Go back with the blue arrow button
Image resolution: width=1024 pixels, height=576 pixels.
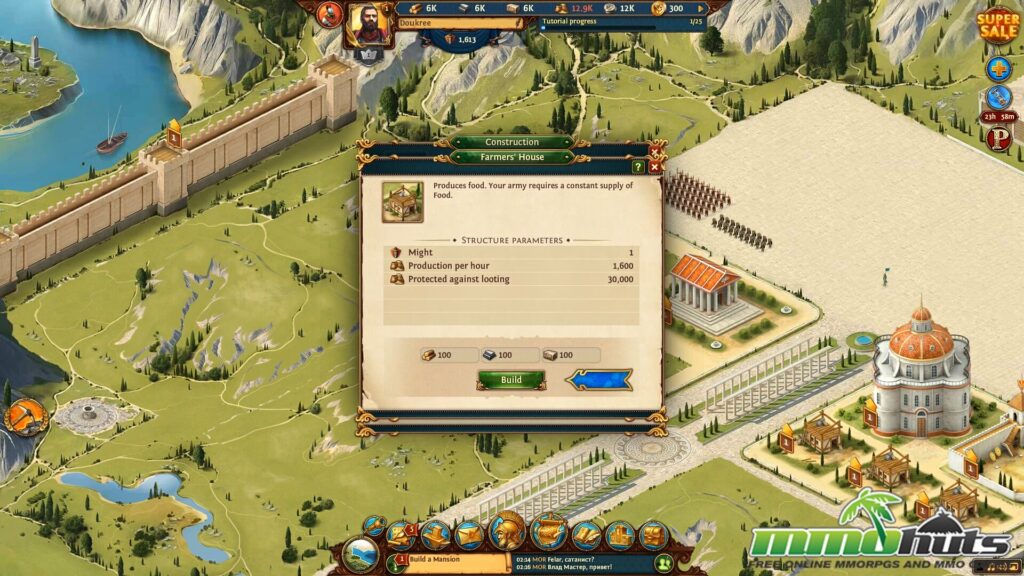coord(598,380)
